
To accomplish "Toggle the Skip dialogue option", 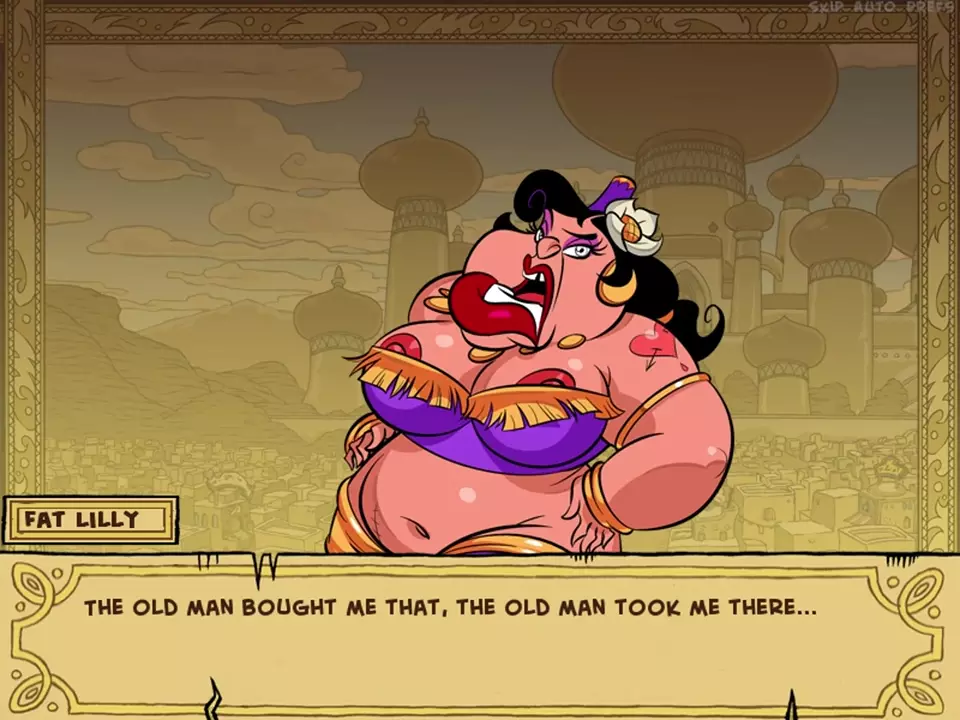I will [x=827, y=7].
